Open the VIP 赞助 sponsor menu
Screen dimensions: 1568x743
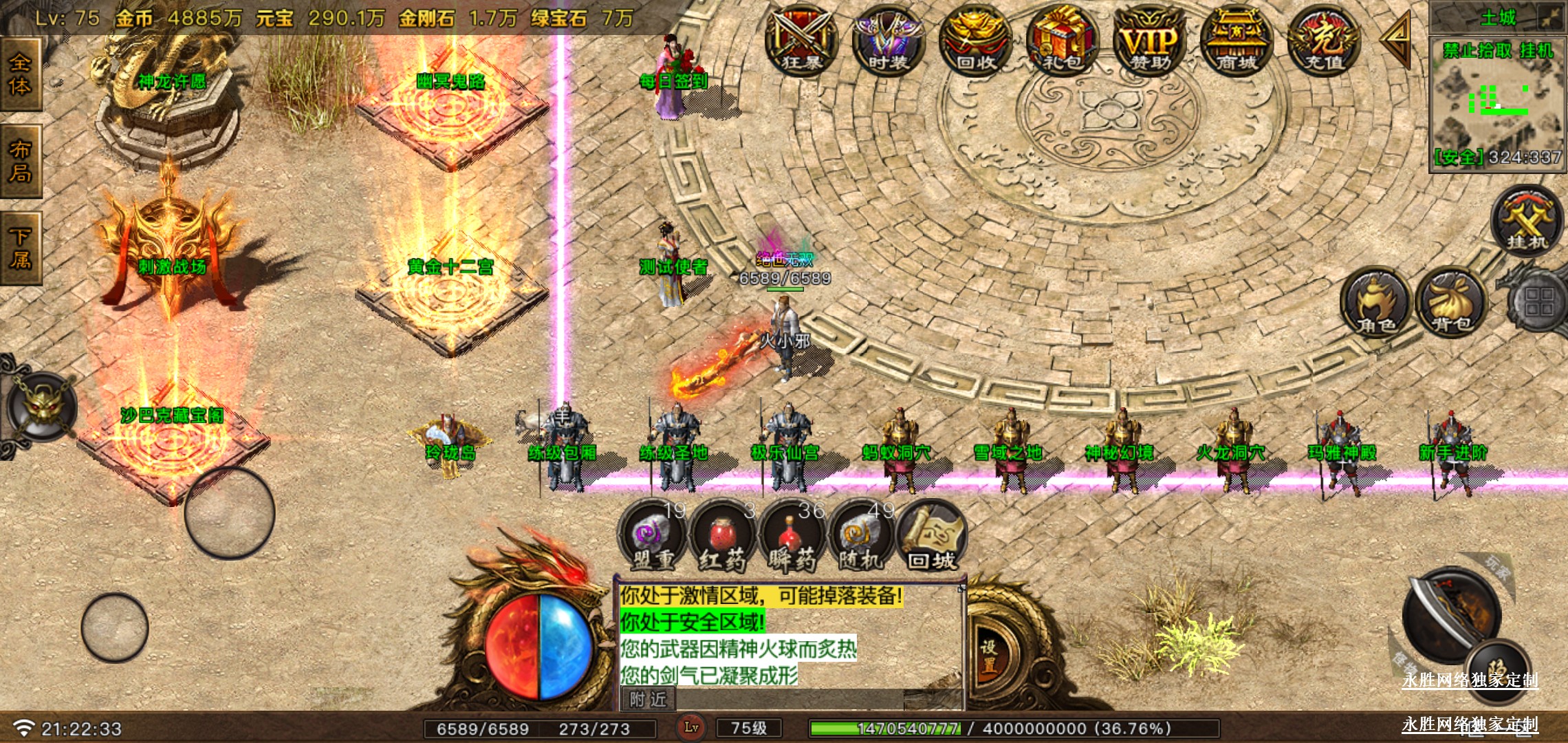(1149, 41)
